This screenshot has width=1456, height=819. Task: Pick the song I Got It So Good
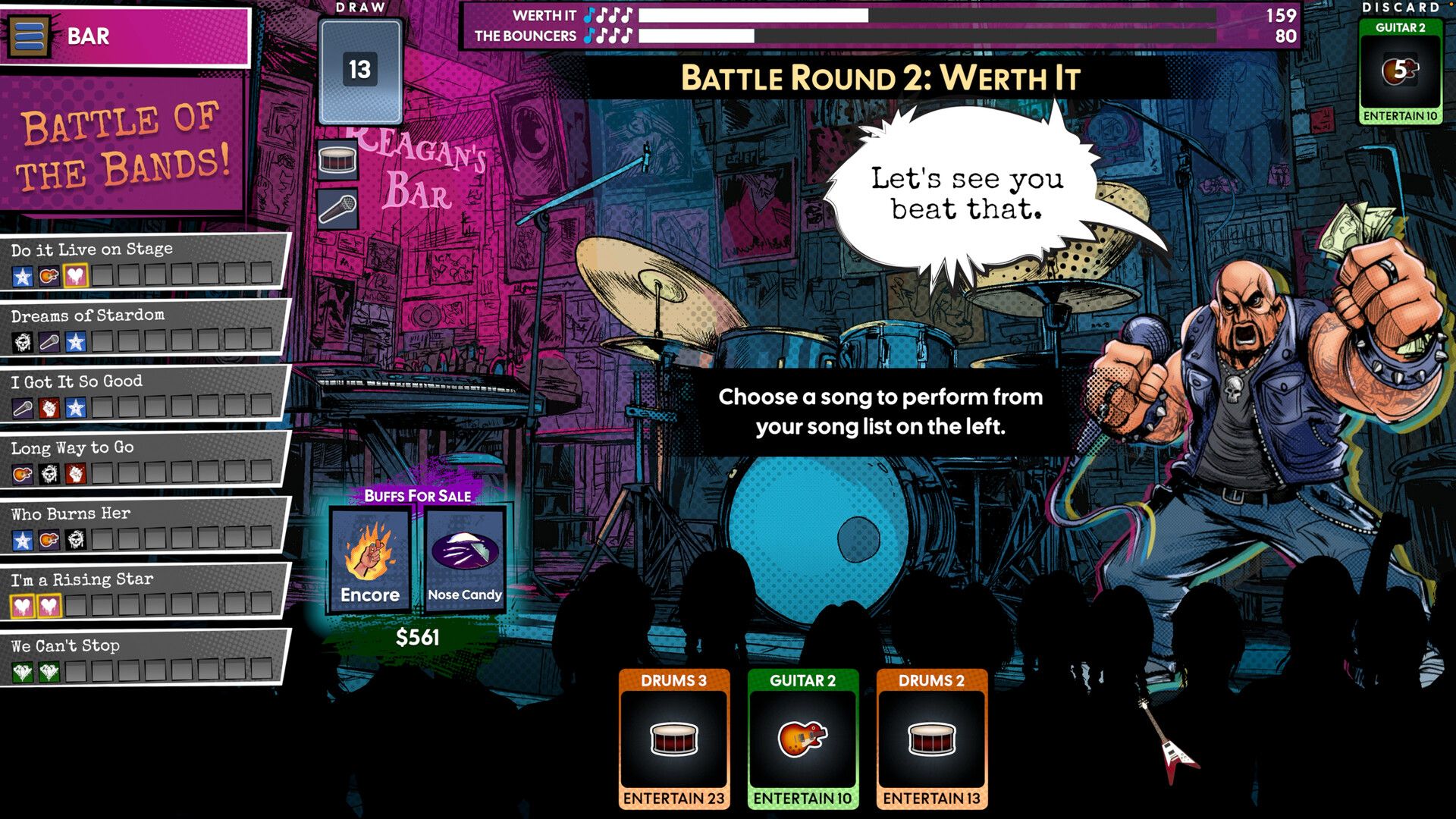pos(143,393)
